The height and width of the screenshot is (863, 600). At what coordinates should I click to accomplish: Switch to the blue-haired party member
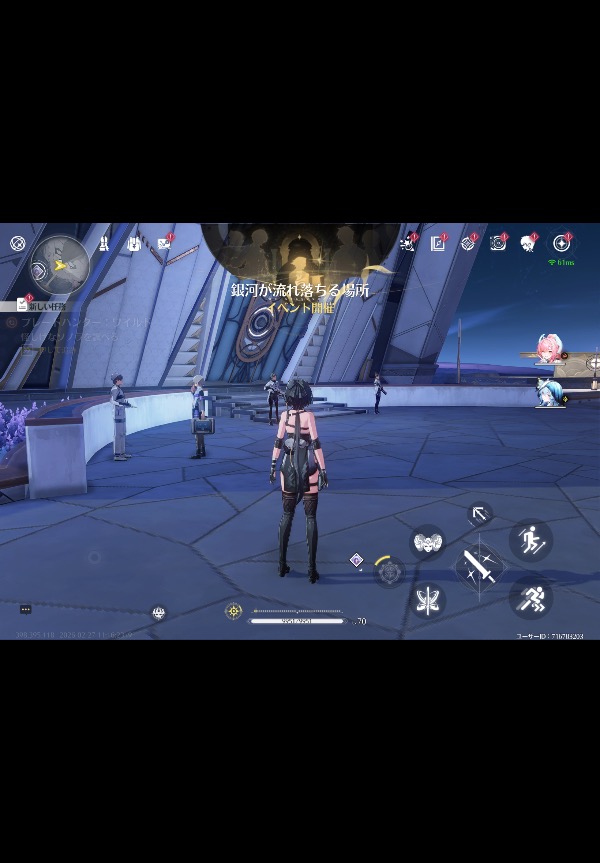[547, 393]
